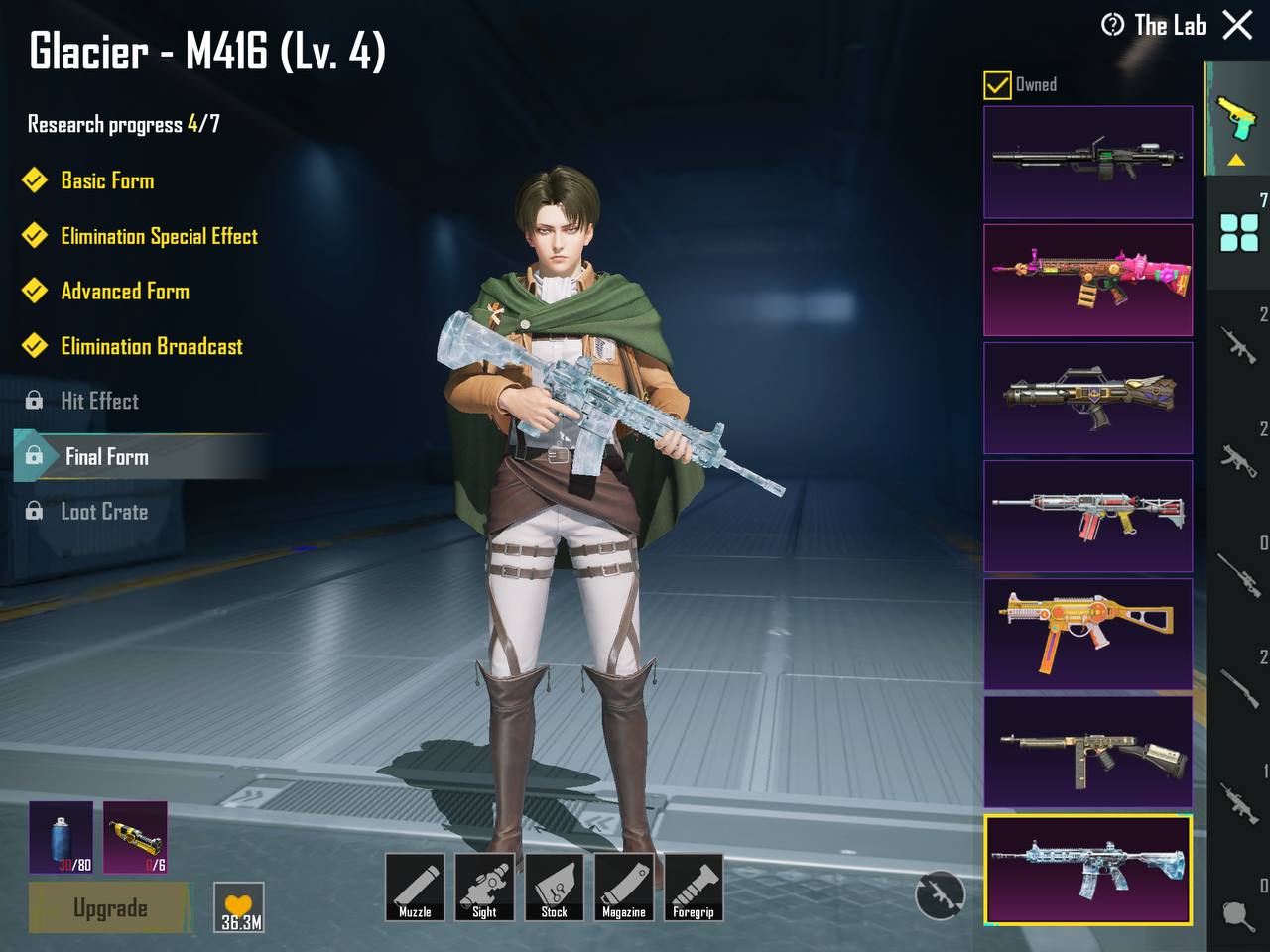The width and height of the screenshot is (1270, 952).
Task: Close The Lab screen
Action: click(x=1237, y=25)
